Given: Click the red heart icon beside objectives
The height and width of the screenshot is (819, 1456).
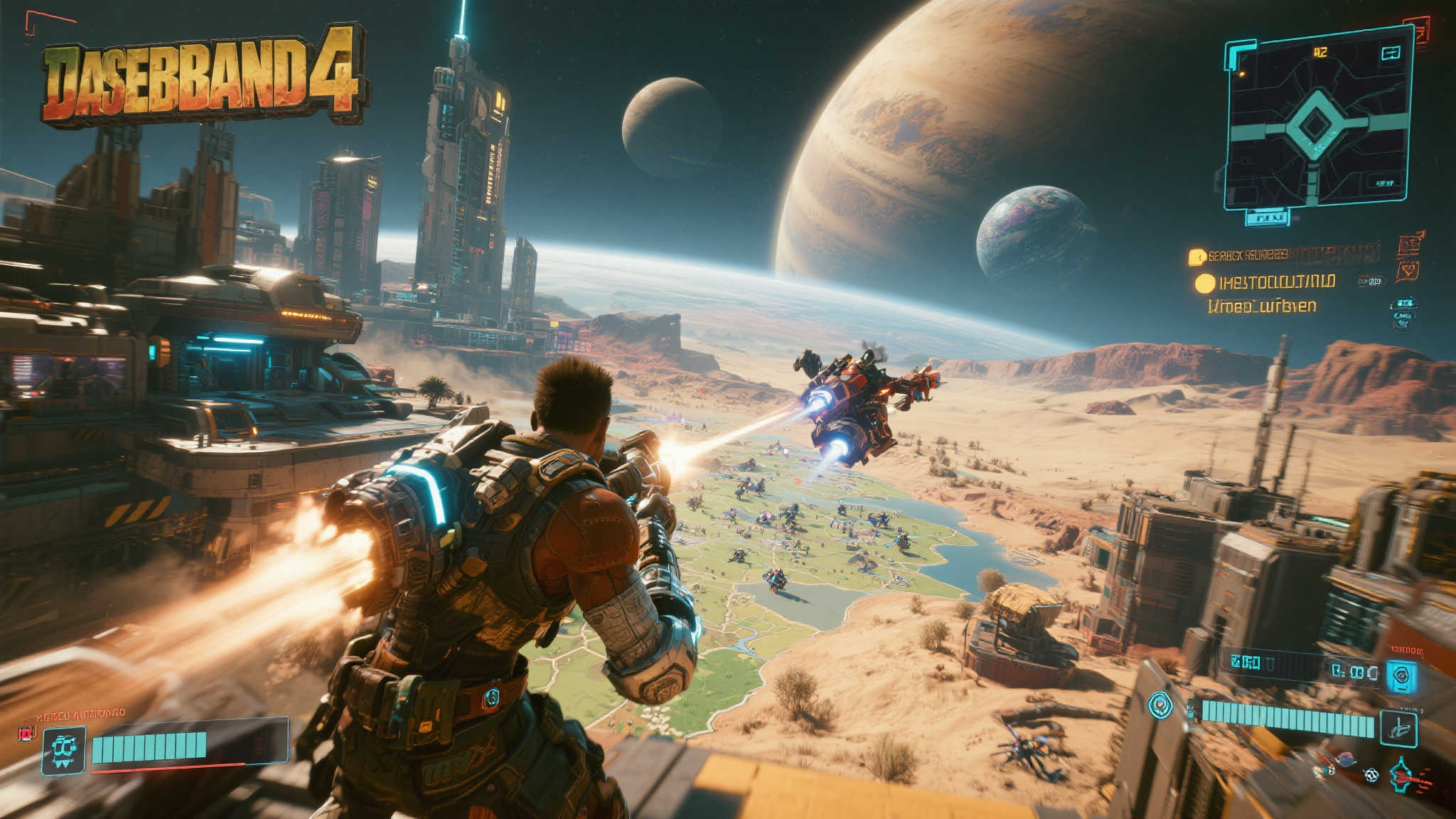Looking at the screenshot, I should 1407,271.
